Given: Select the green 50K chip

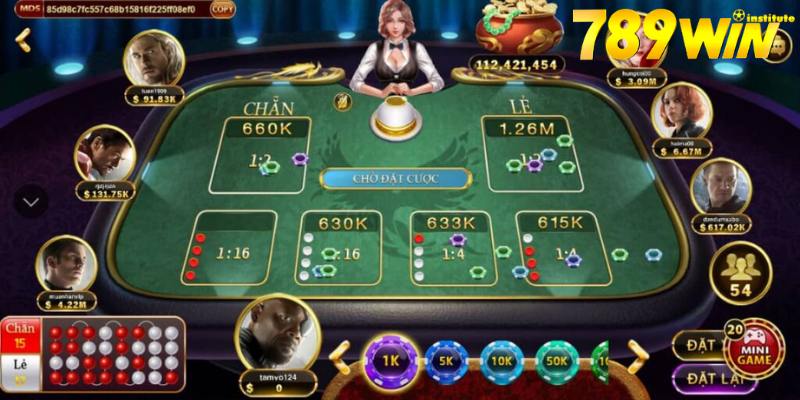Looking at the screenshot, I should [x=557, y=360].
